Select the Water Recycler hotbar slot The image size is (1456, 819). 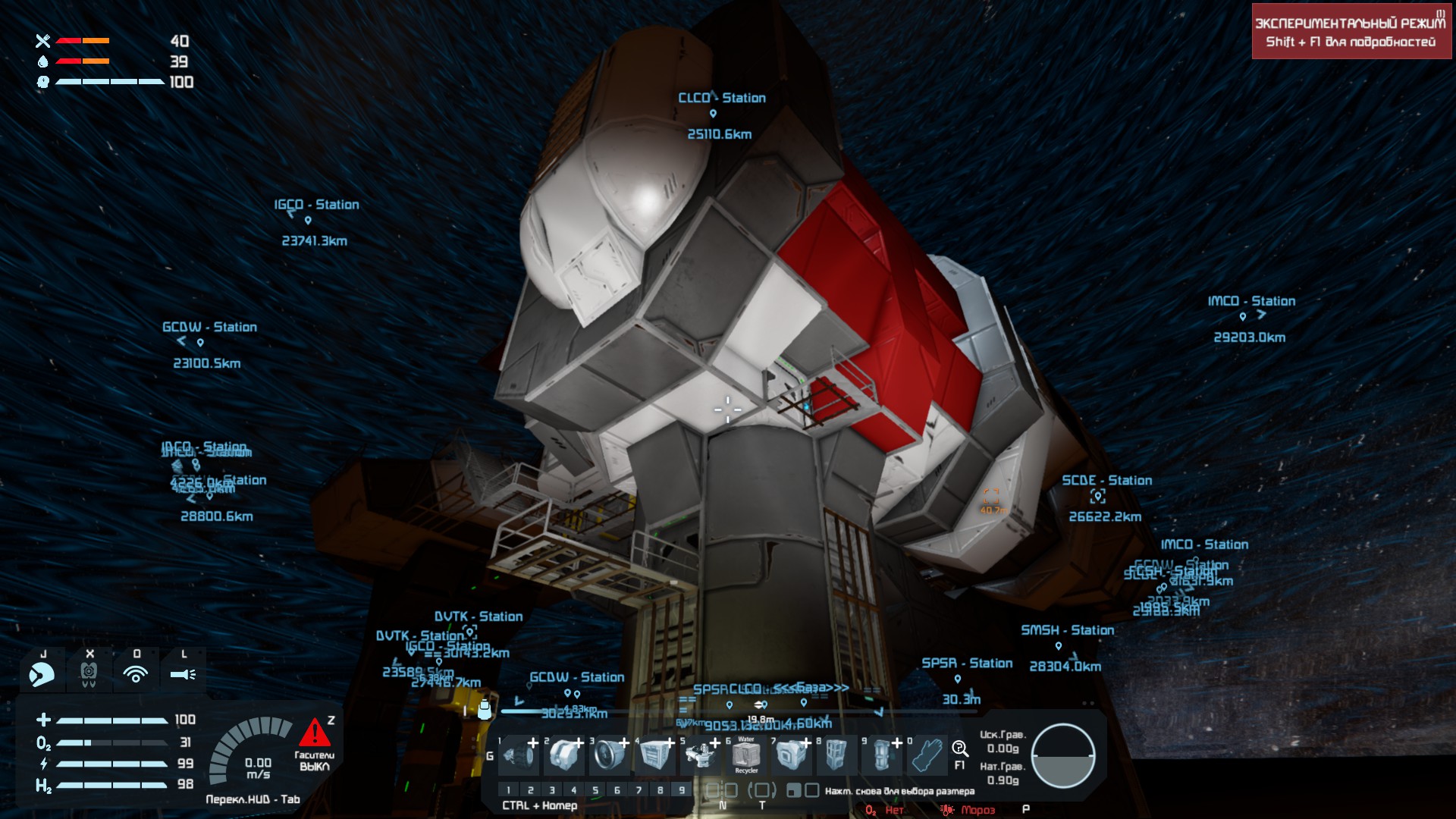tap(746, 755)
